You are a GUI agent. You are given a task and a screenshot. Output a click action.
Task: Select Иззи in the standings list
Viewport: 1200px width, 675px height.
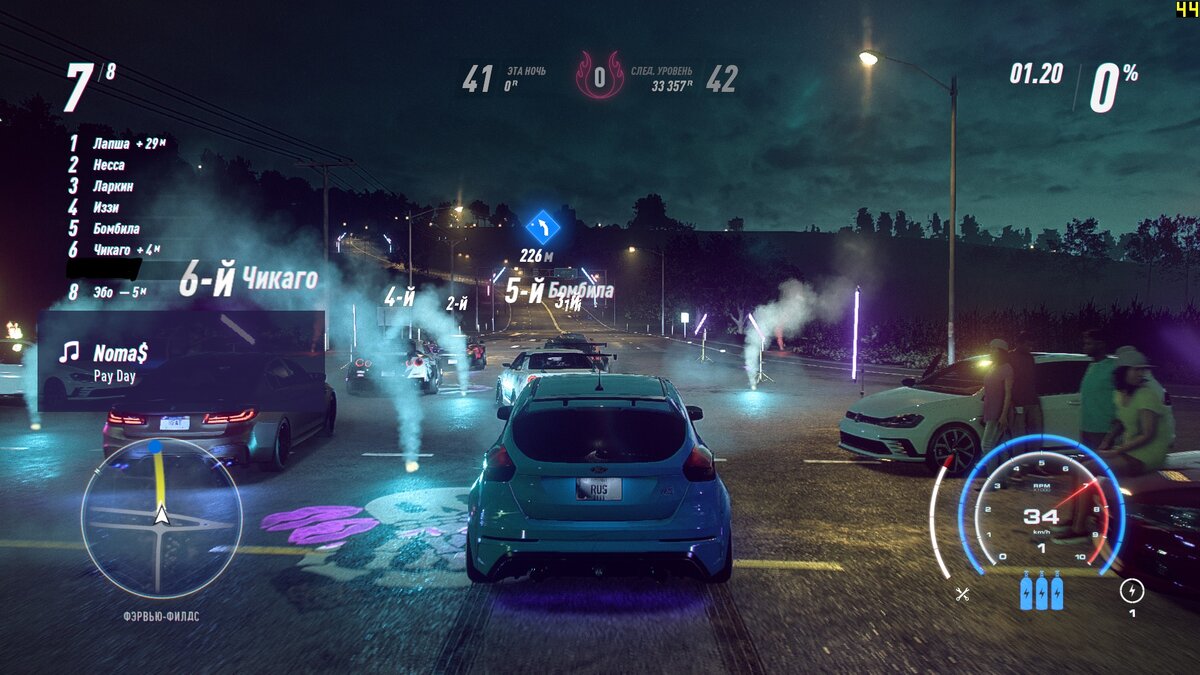coord(106,207)
